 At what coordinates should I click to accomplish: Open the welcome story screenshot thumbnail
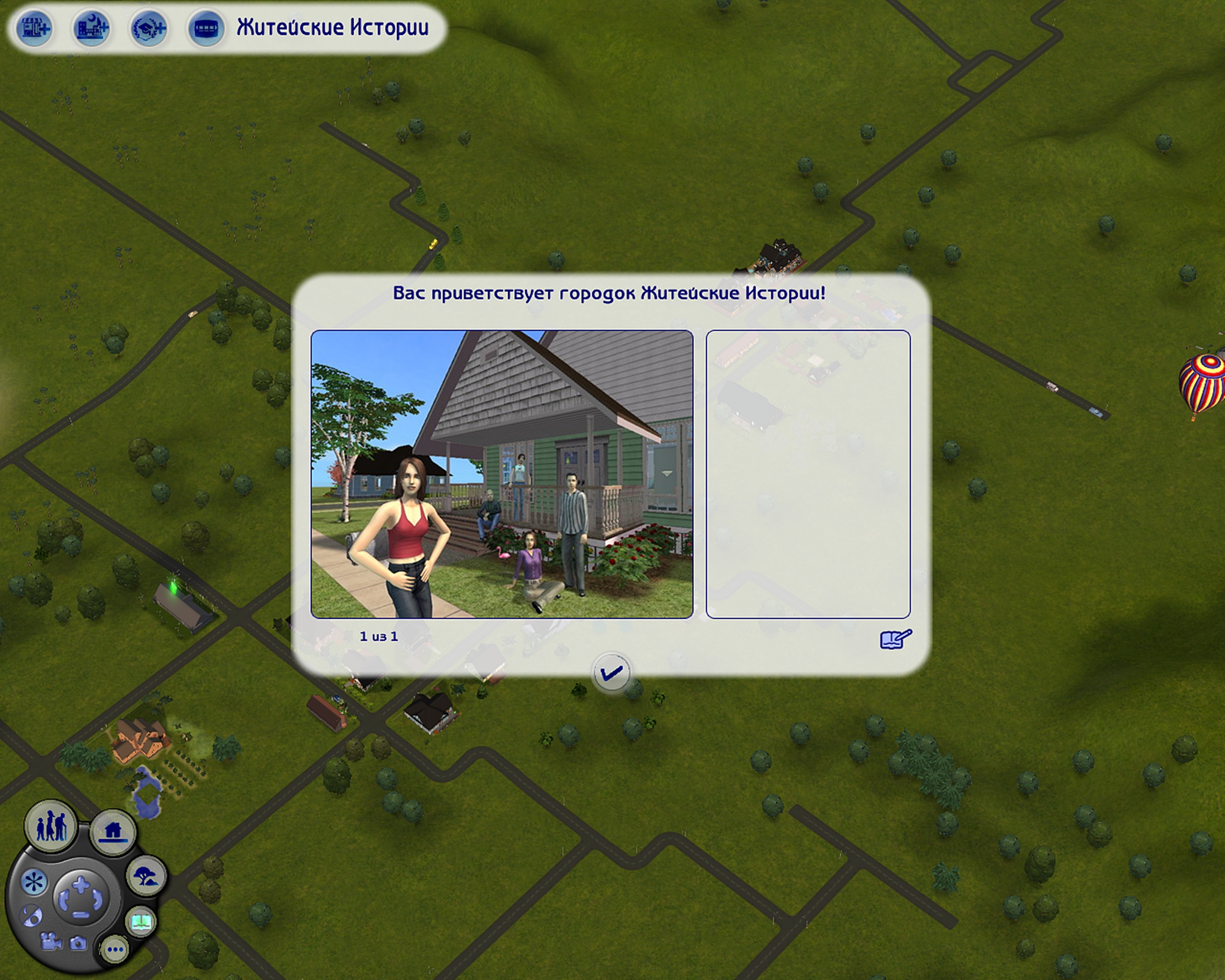(501, 474)
